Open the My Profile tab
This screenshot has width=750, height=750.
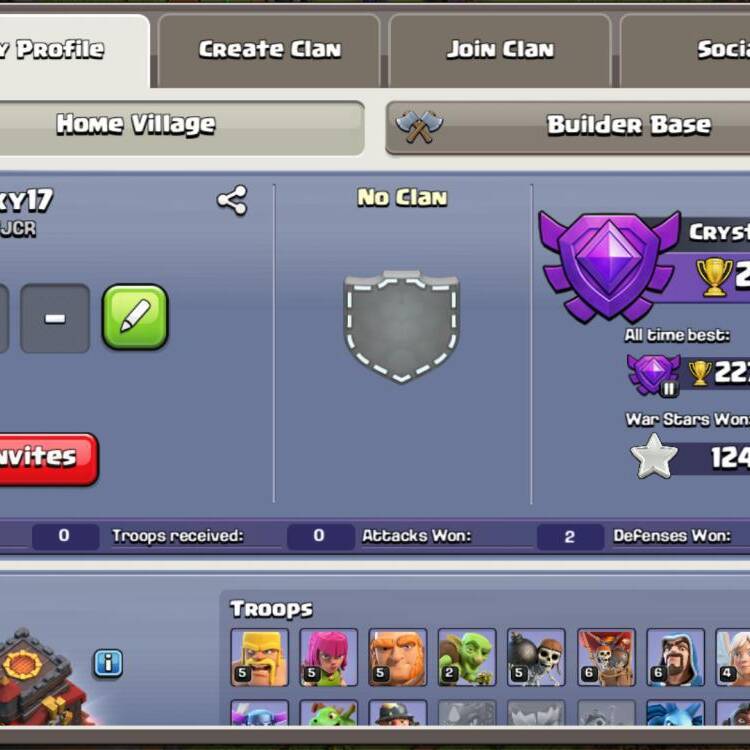(60, 49)
